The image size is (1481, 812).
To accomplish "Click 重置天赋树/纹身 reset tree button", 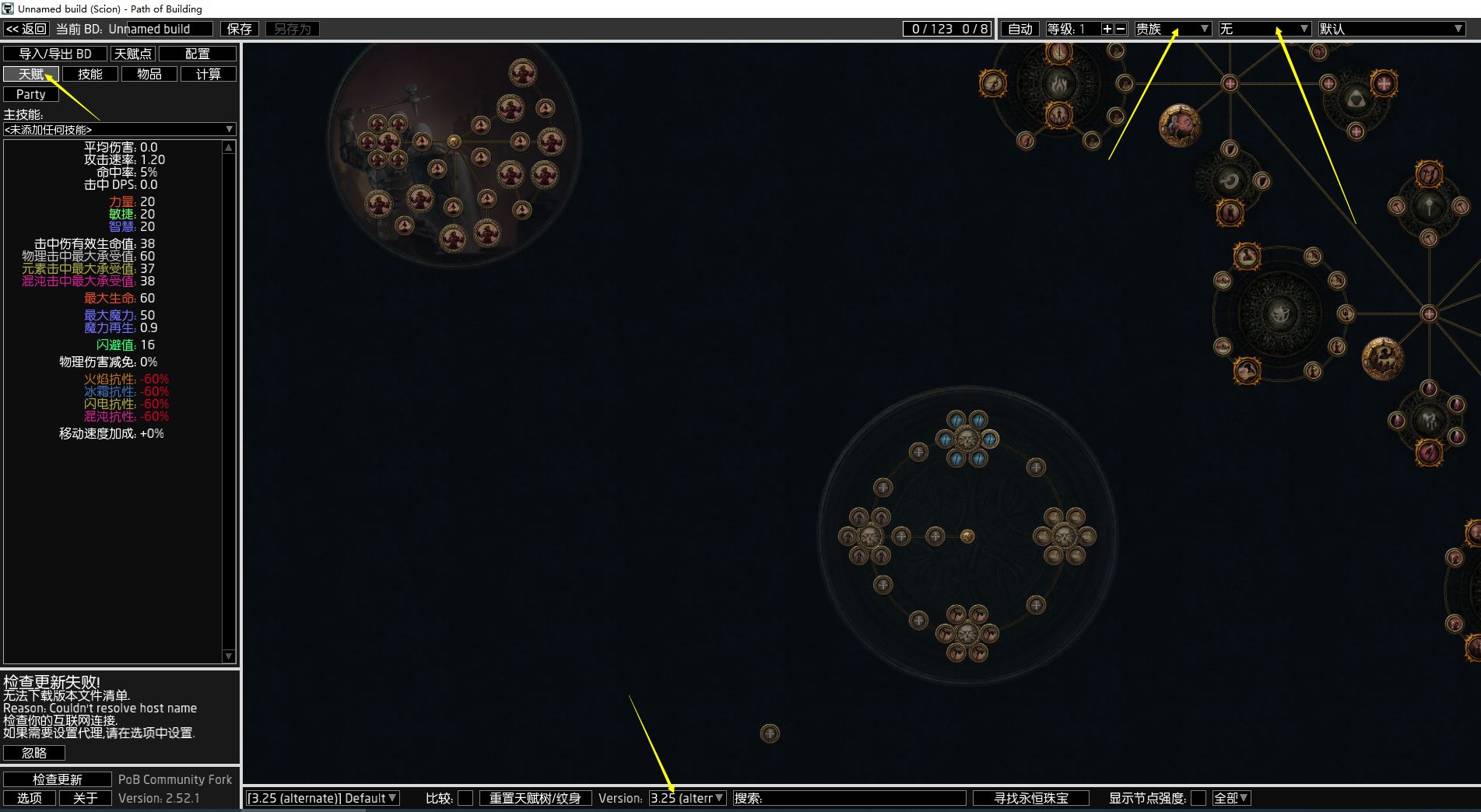I will coord(535,798).
